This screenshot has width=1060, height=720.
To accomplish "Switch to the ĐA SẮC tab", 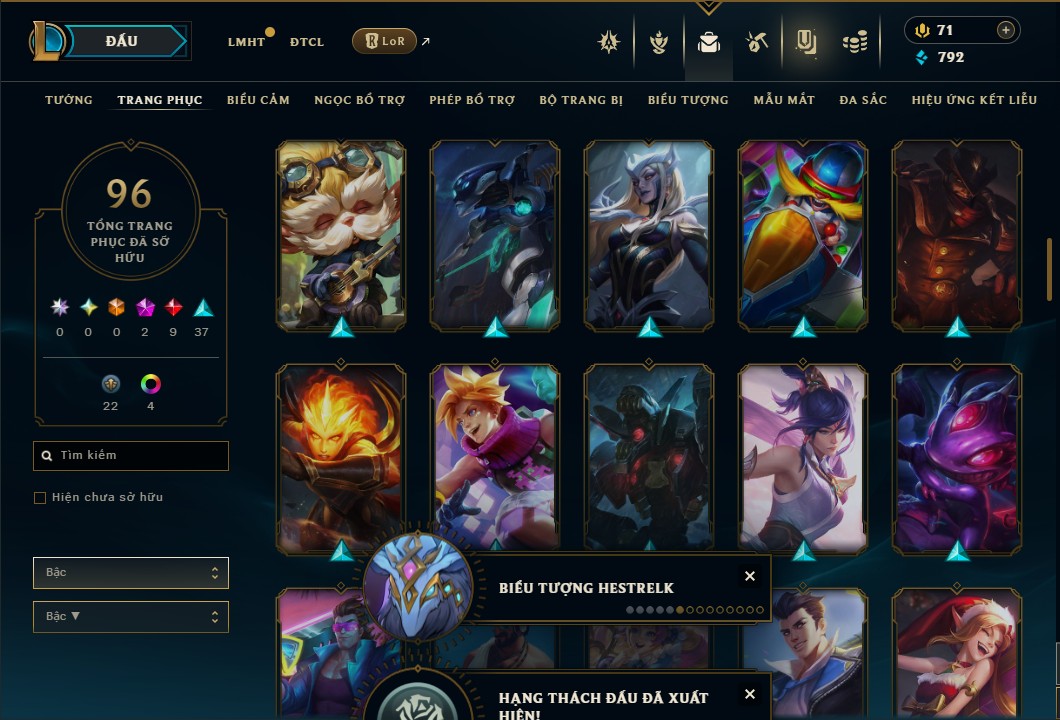I will [x=863, y=100].
